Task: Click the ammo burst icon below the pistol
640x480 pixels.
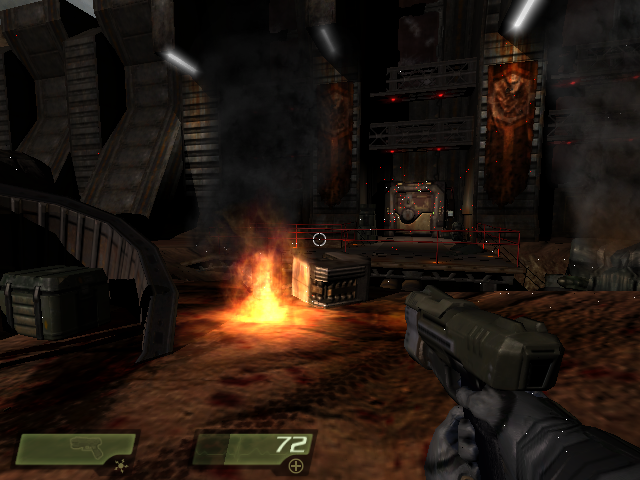Action: [x=121, y=466]
